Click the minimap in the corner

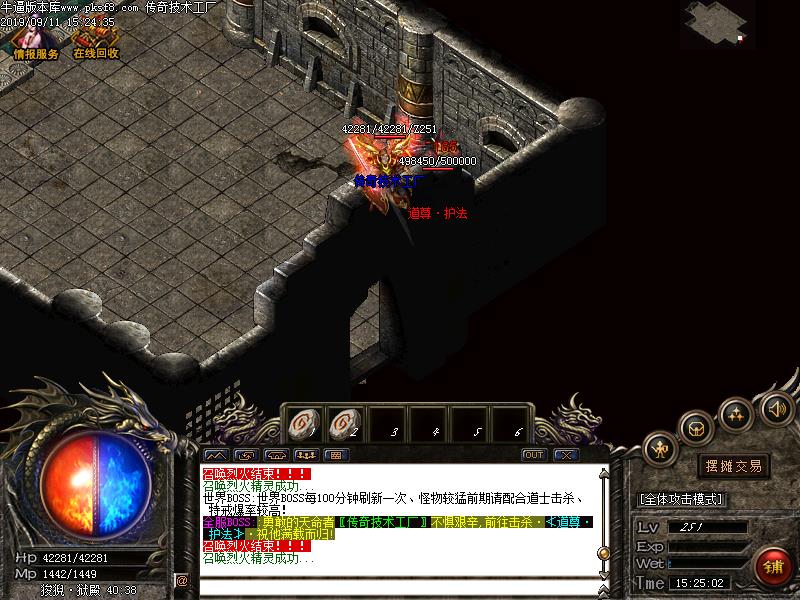click(x=718, y=24)
